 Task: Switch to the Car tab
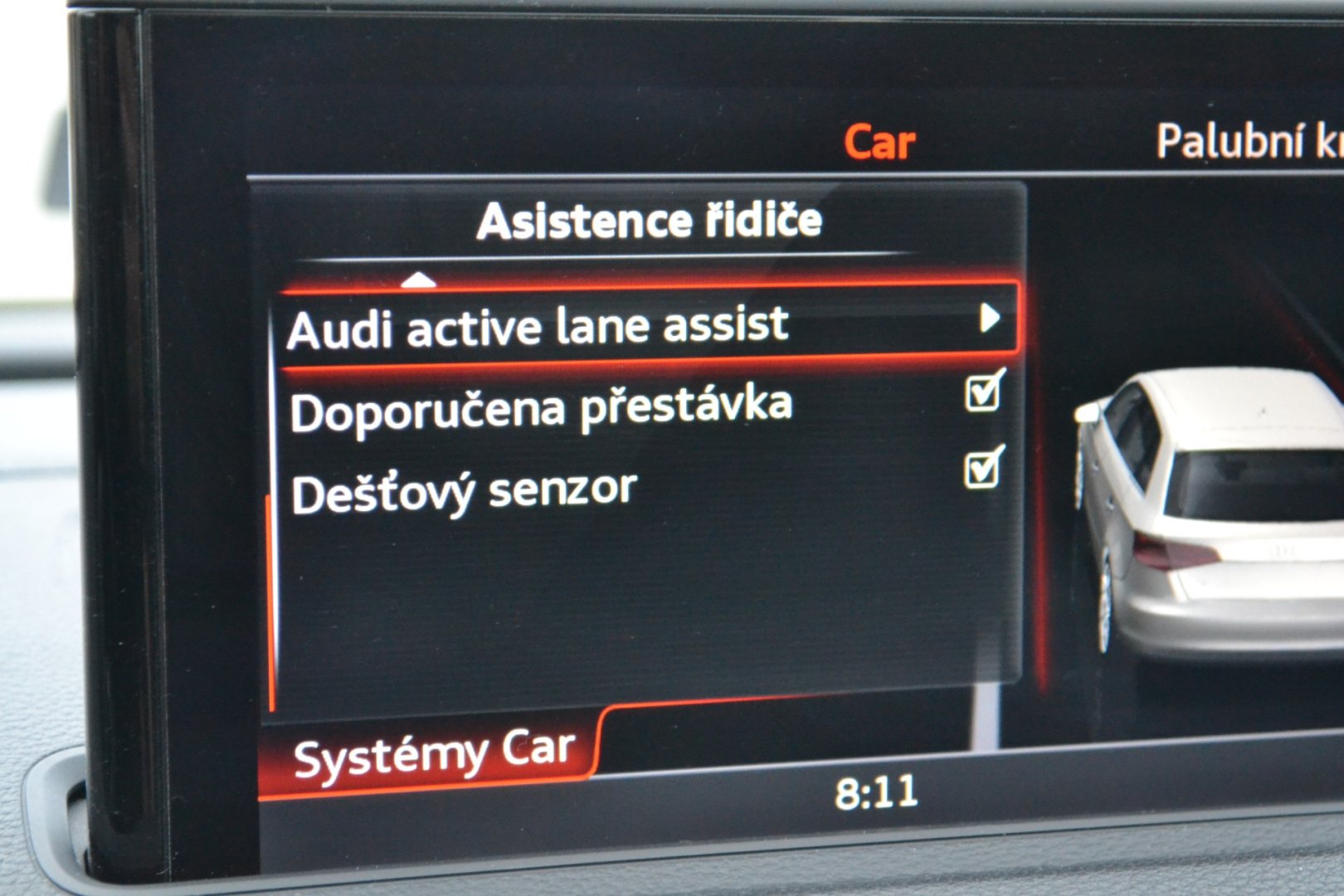click(x=879, y=143)
